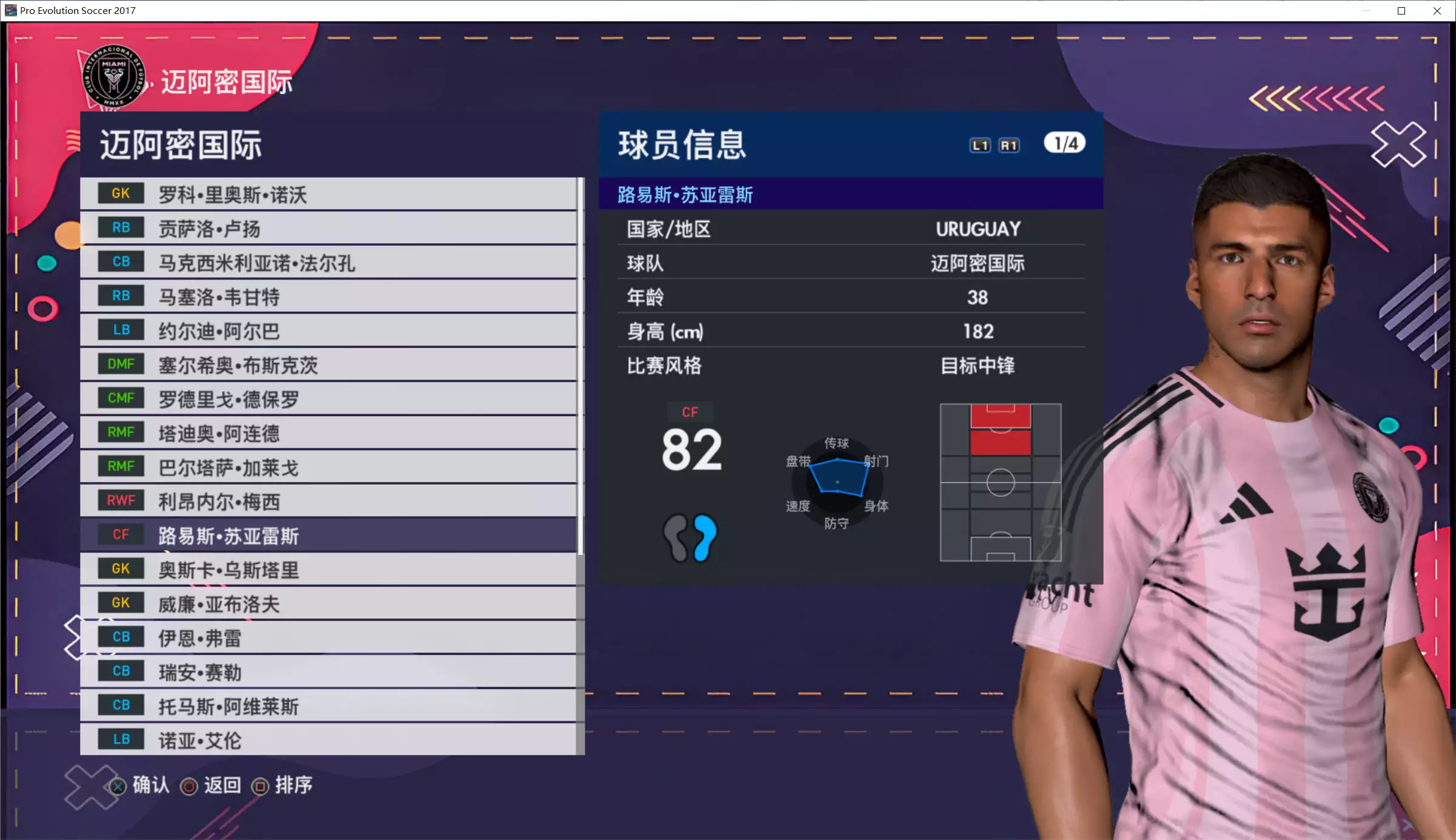This screenshot has height=840, width=1456.
Task: Pick 塔迪奥•阿连德 in the squad list
Action: pyautogui.click(x=327, y=433)
